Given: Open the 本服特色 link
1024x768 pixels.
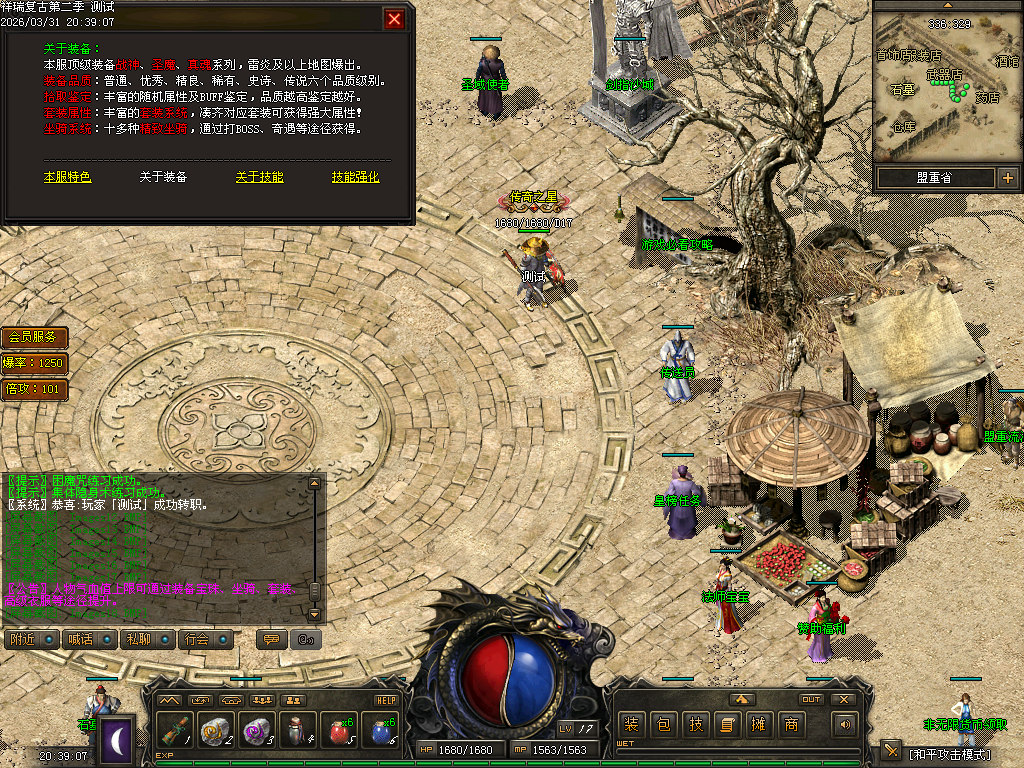Looking at the screenshot, I should coord(67,177).
